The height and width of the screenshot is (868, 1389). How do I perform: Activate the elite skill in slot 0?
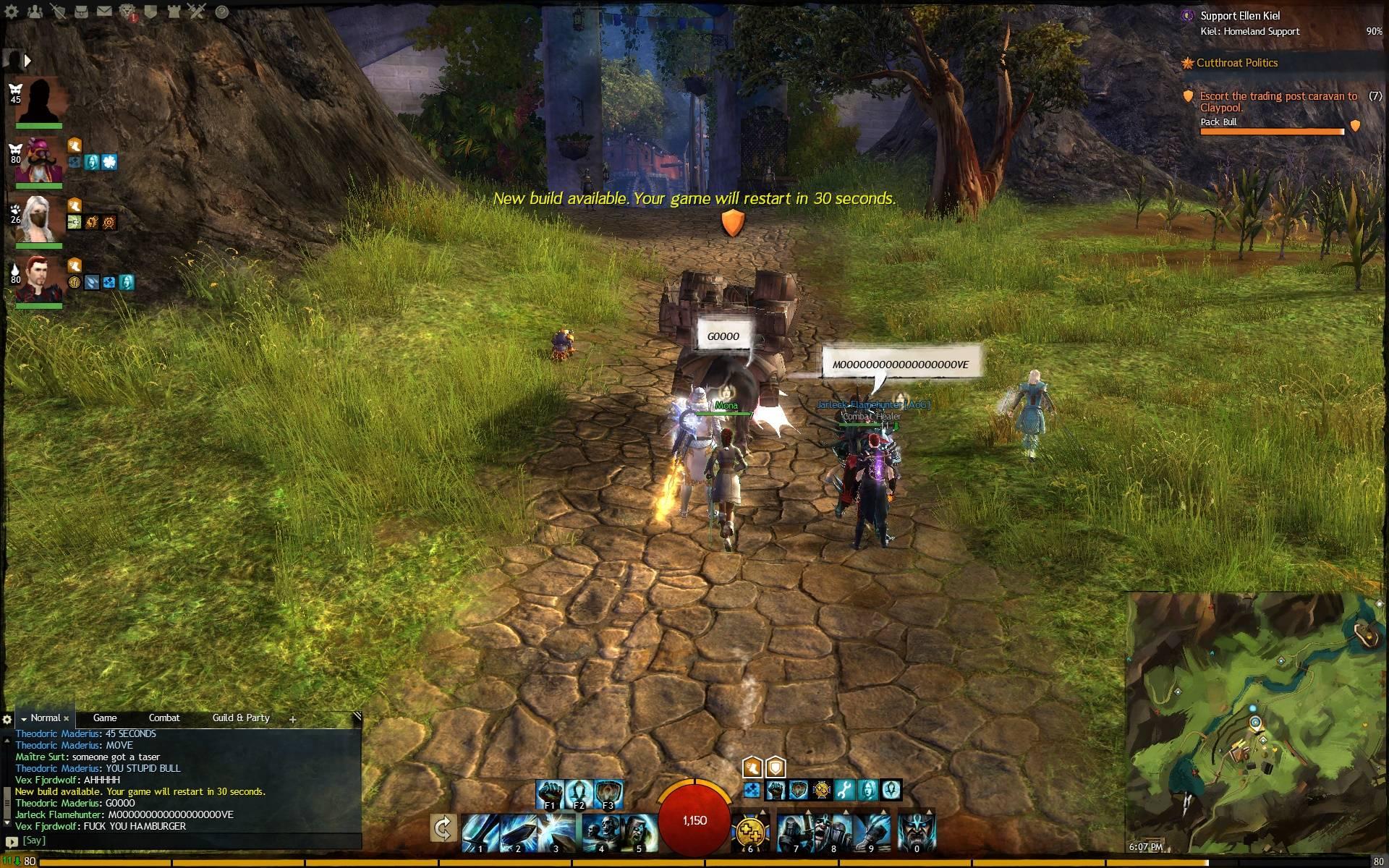point(917,833)
